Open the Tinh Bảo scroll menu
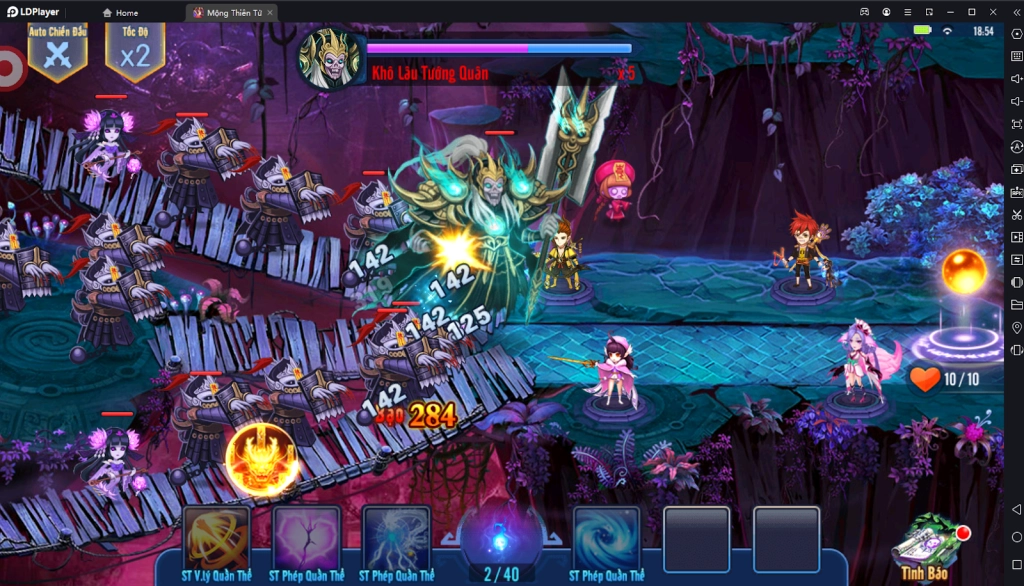 (925, 546)
